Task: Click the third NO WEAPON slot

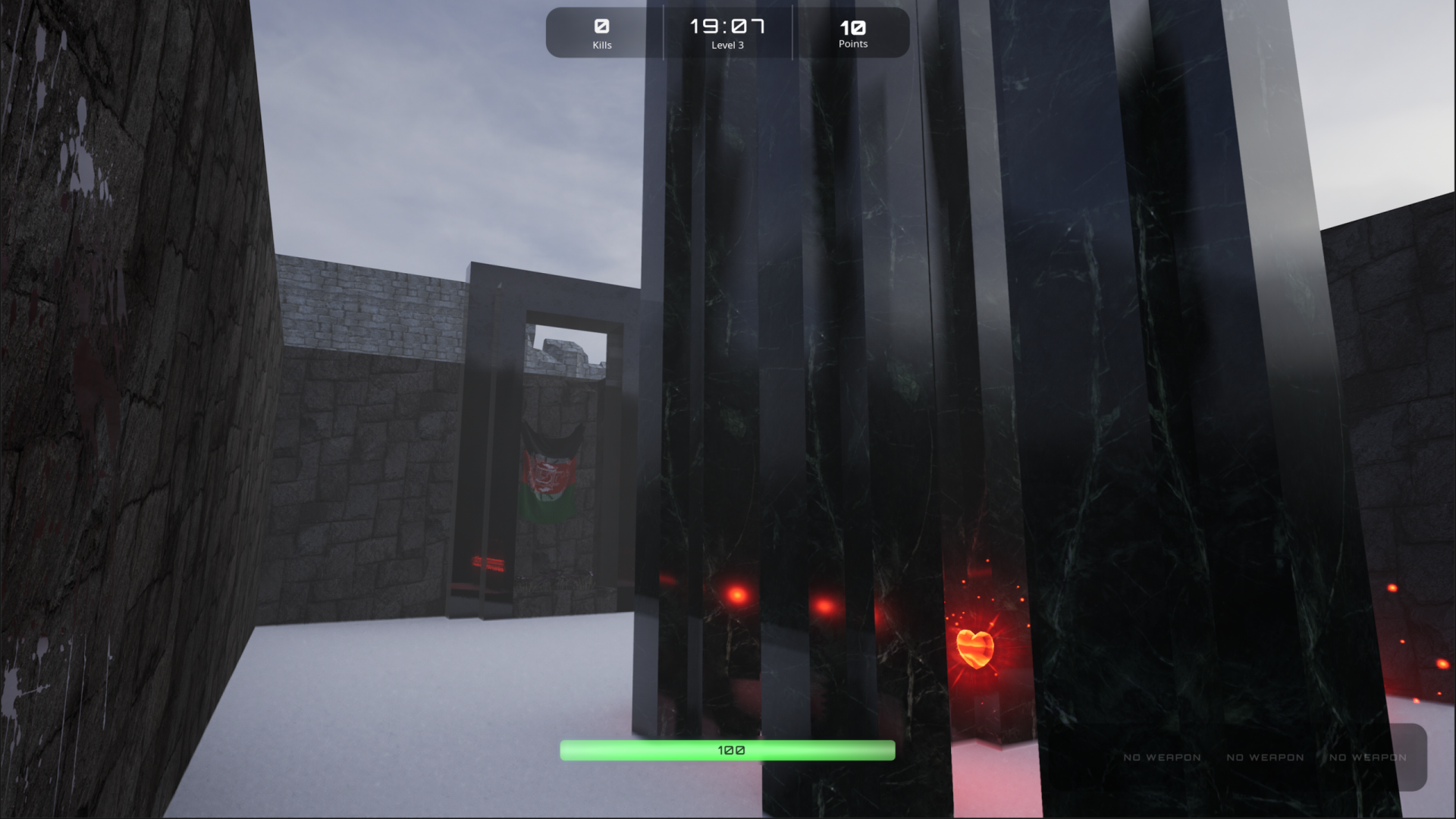Action: point(1367,757)
